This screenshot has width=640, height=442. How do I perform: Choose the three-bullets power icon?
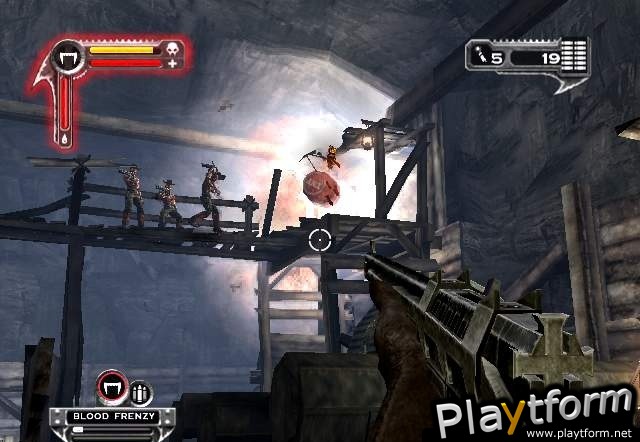[x=139, y=391]
